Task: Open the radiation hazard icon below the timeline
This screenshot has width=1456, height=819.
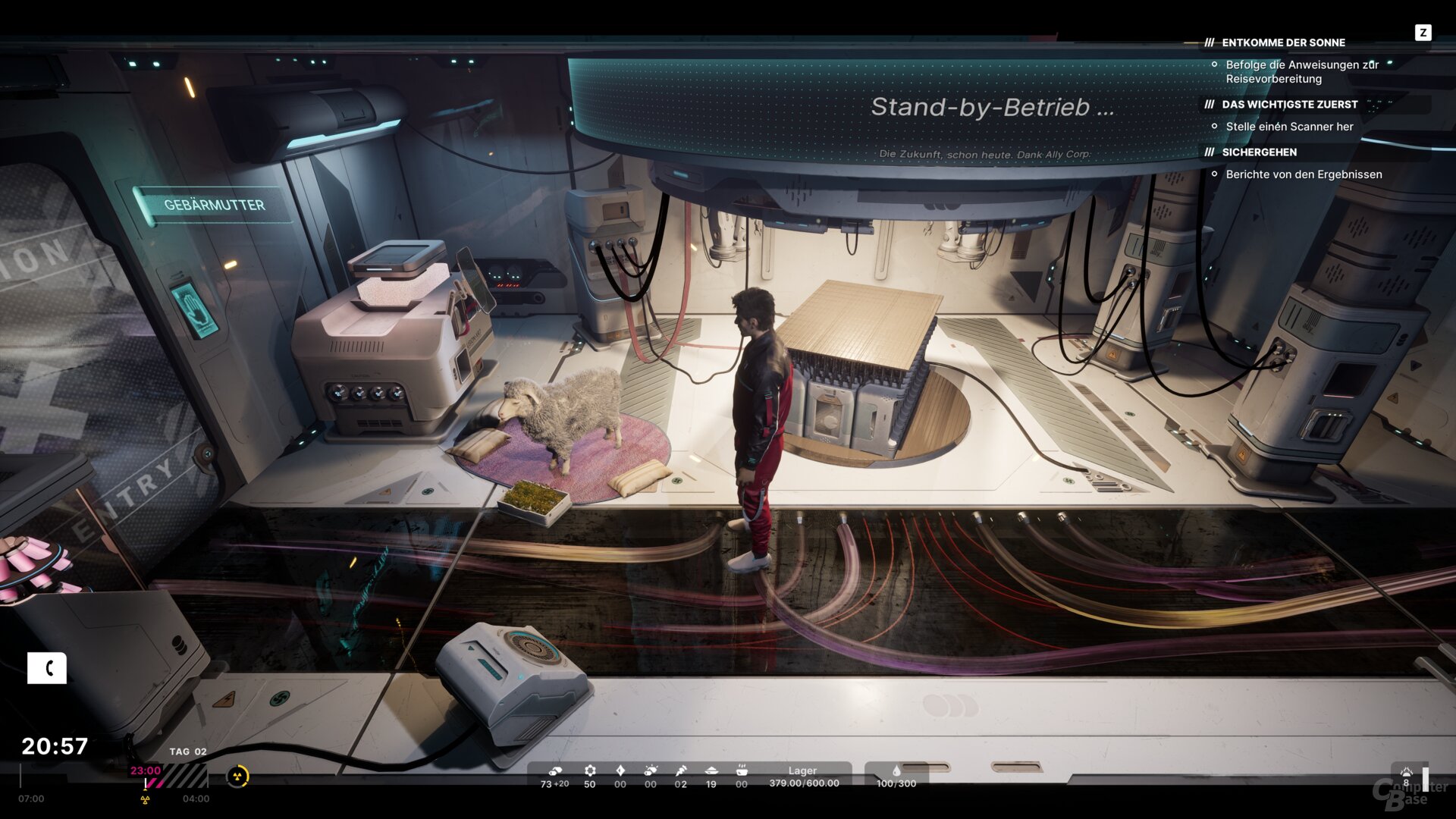Action: tap(144, 799)
